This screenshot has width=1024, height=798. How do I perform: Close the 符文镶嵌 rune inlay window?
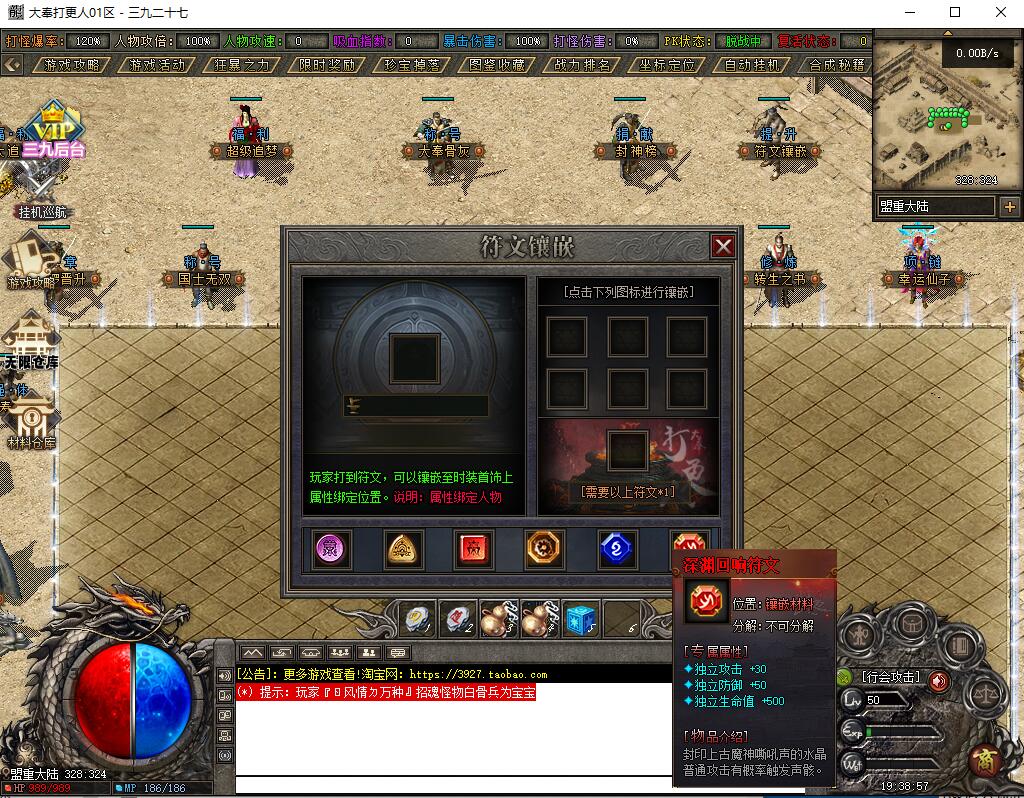[723, 246]
